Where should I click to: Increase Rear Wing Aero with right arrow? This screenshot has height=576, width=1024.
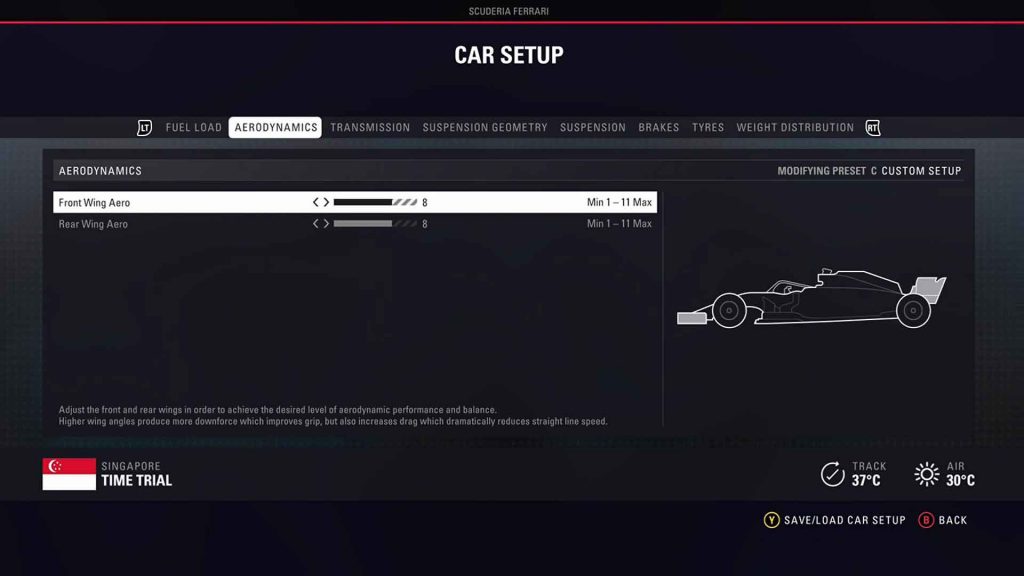click(x=326, y=224)
